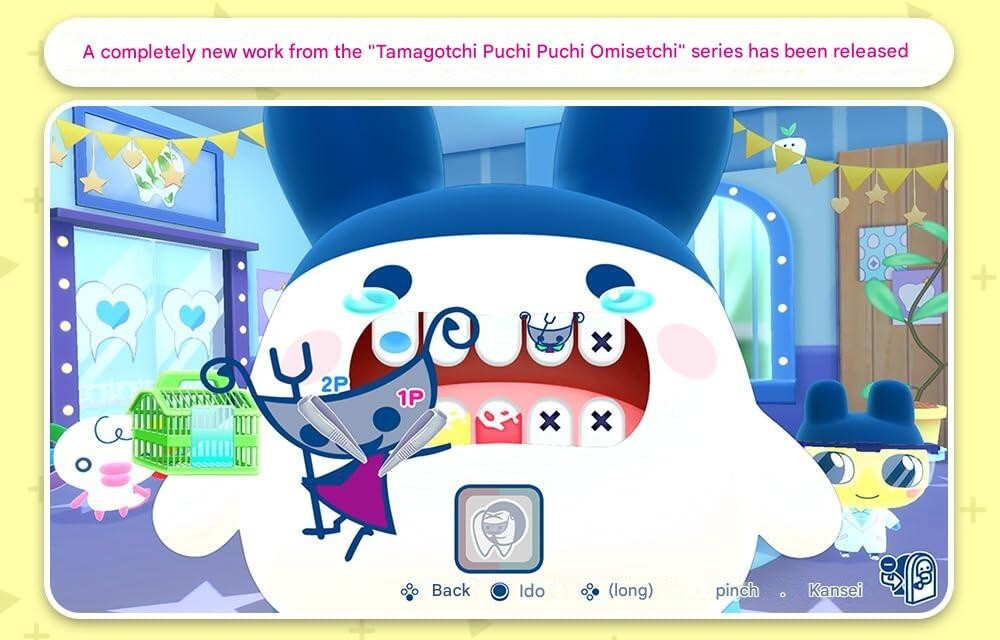Choose the tooth with the blue spot
This screenshot has width=1000, height=640.
(x=398, y=340)
